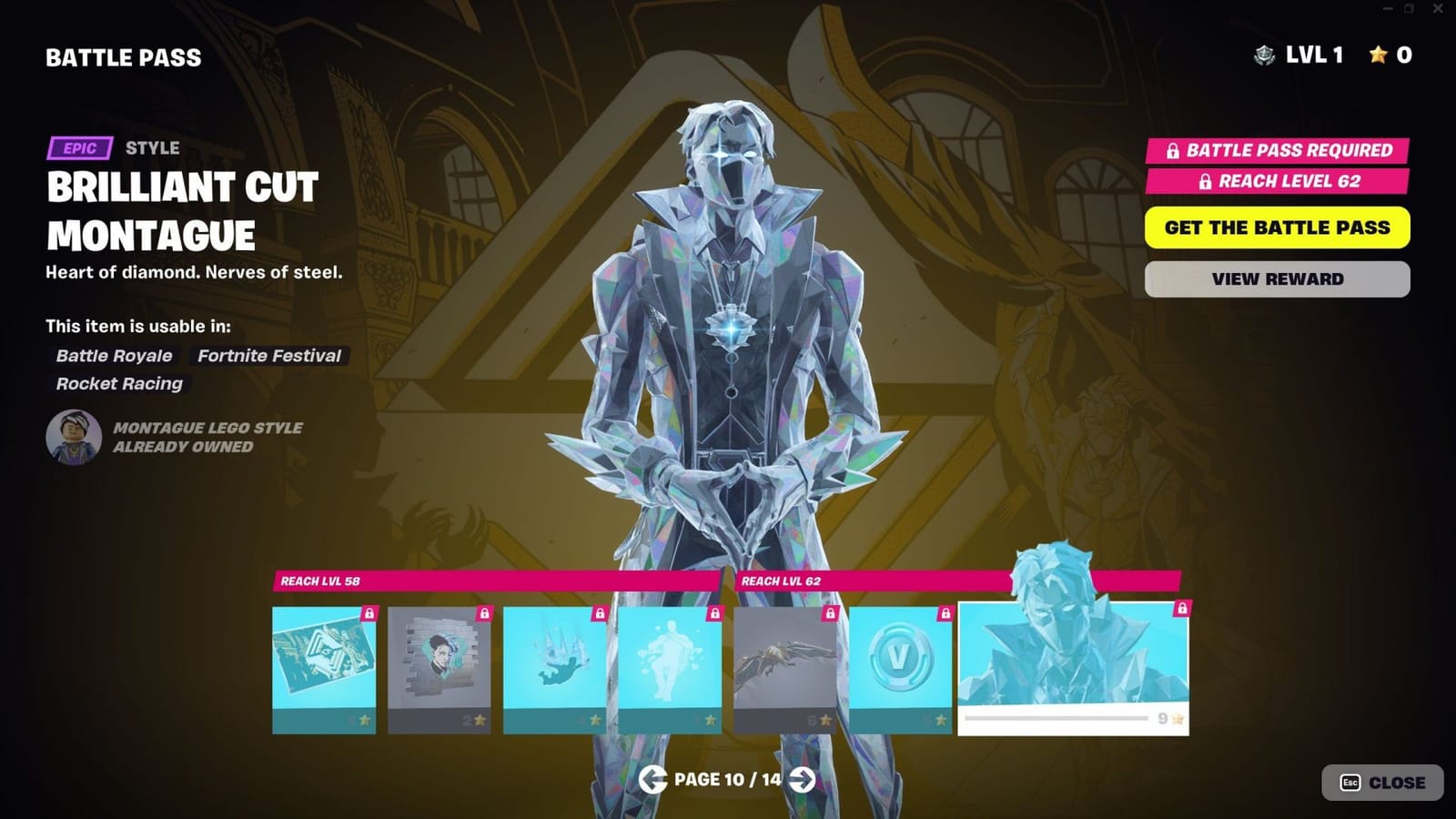Select the Battle Royale tag

[x=113, y=356]
